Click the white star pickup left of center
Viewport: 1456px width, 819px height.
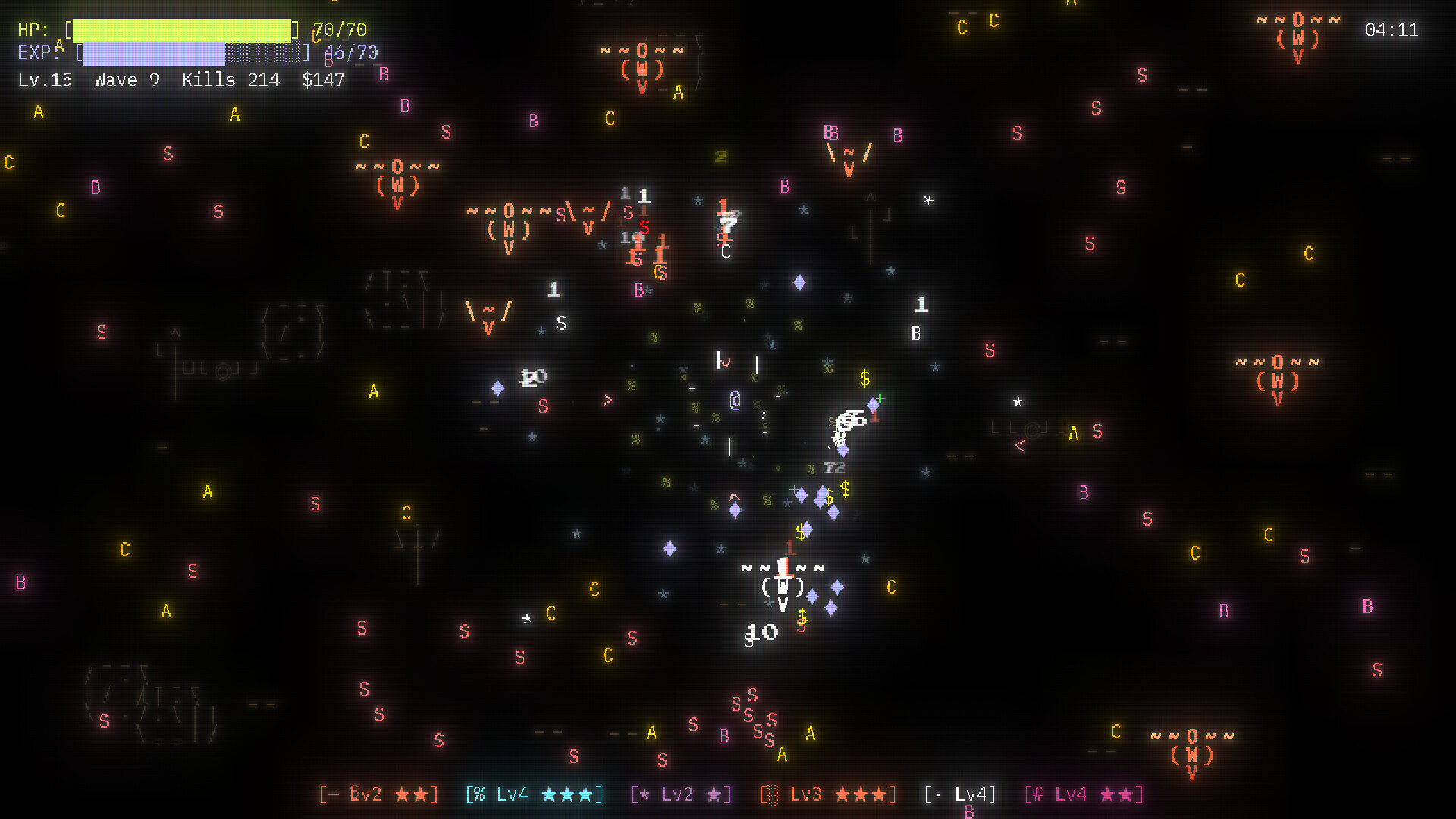[526, 619]
